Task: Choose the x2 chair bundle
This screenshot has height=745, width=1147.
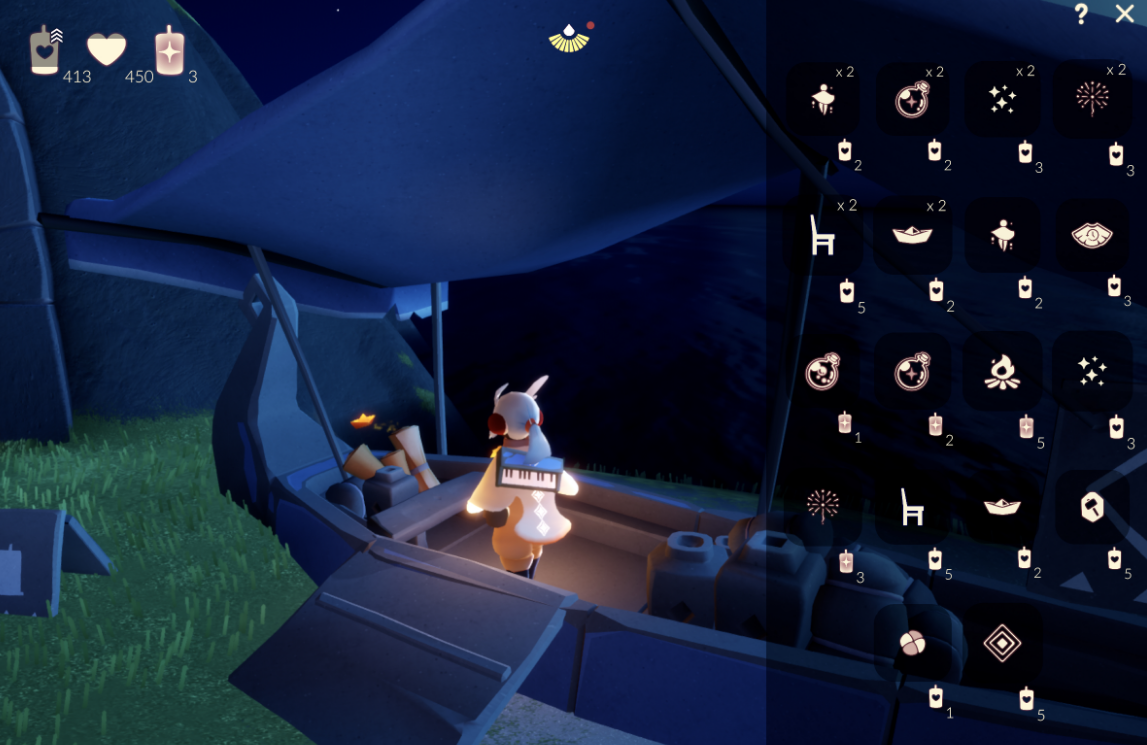Action: pos(823,235)
